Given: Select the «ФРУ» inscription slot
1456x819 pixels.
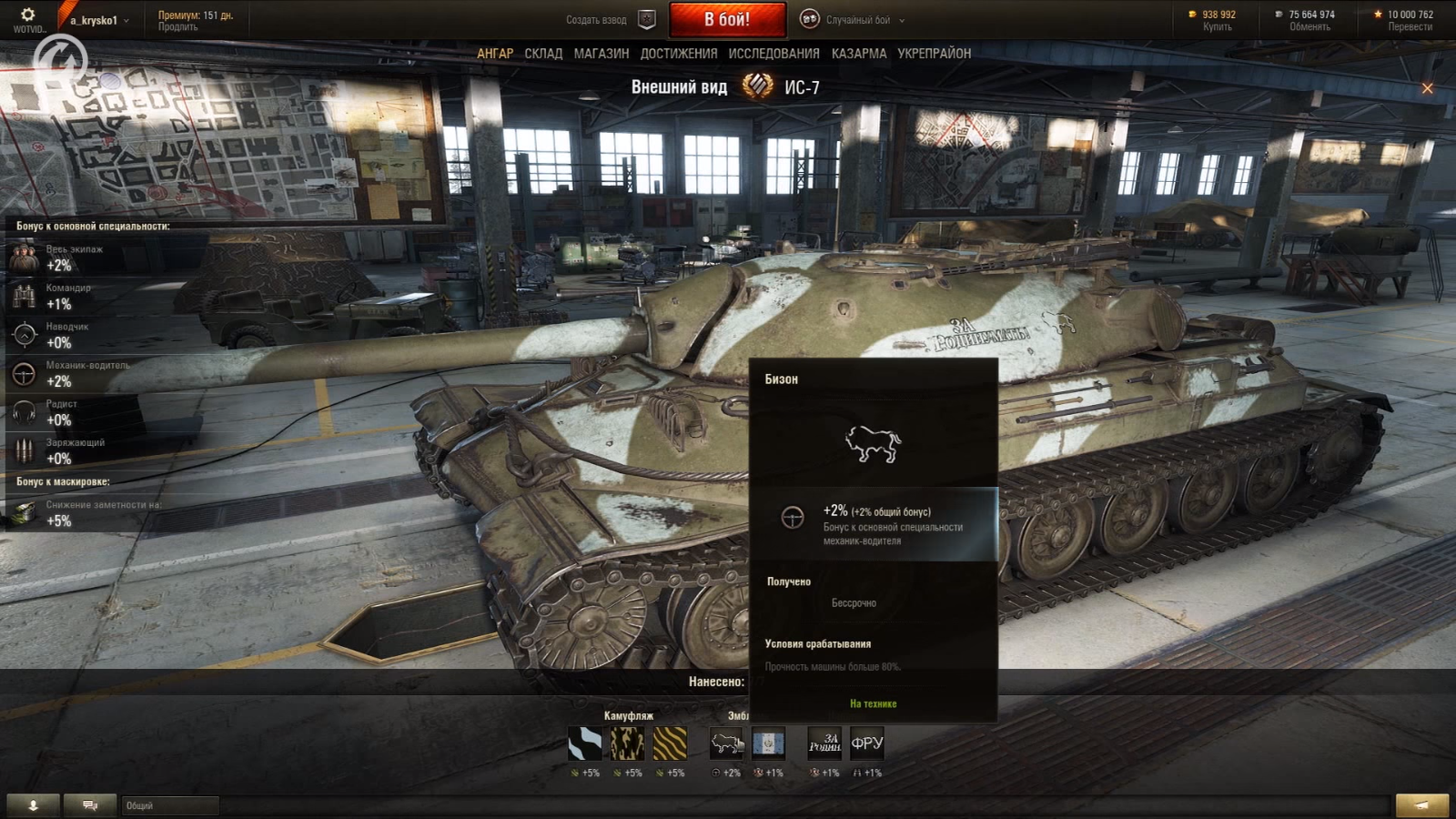Looking at the screenshot, I should tap(866, 743).
